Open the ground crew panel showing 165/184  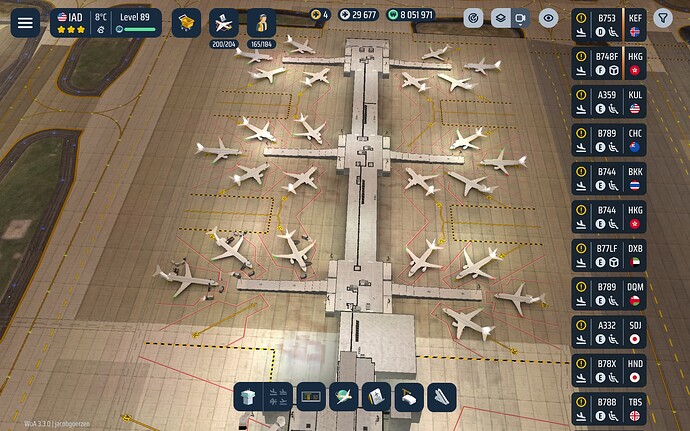tap(261, 23)
